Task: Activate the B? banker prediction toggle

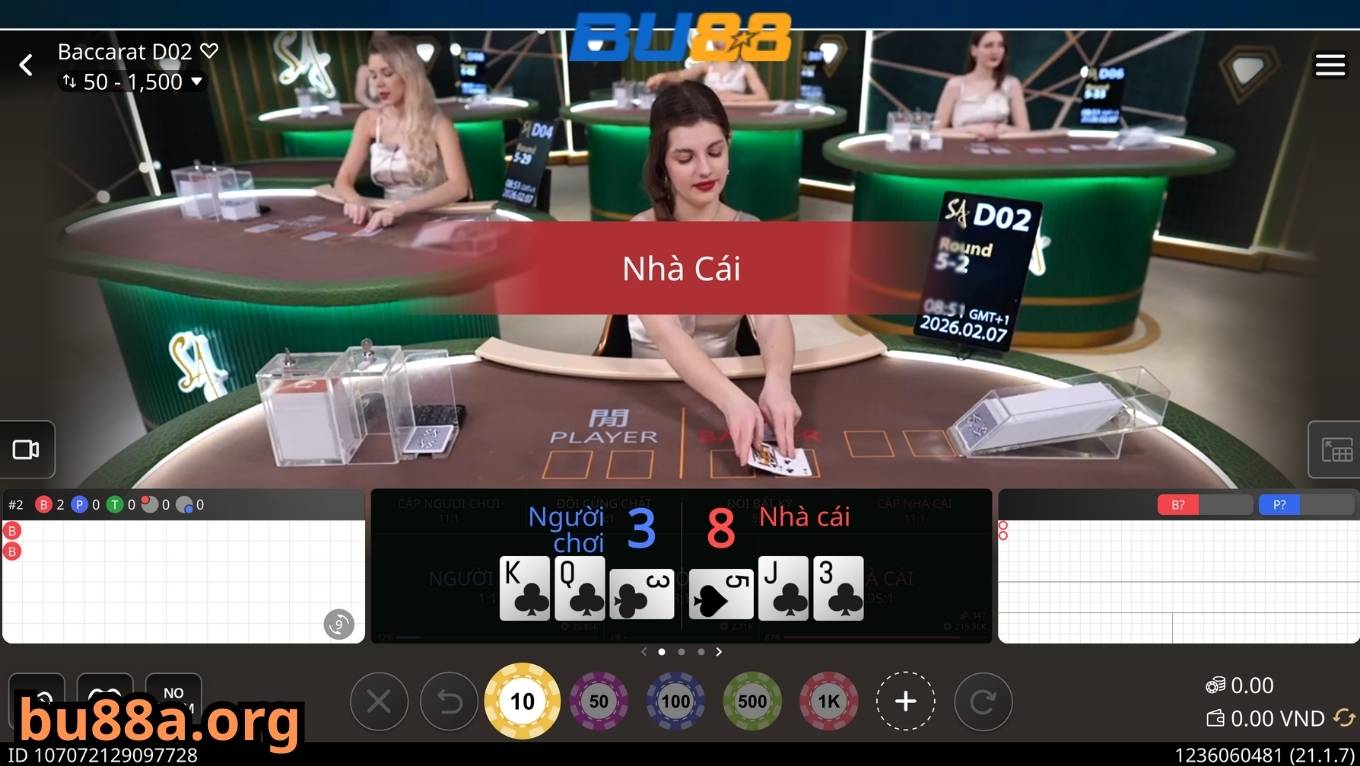Action: [1178, 505]
